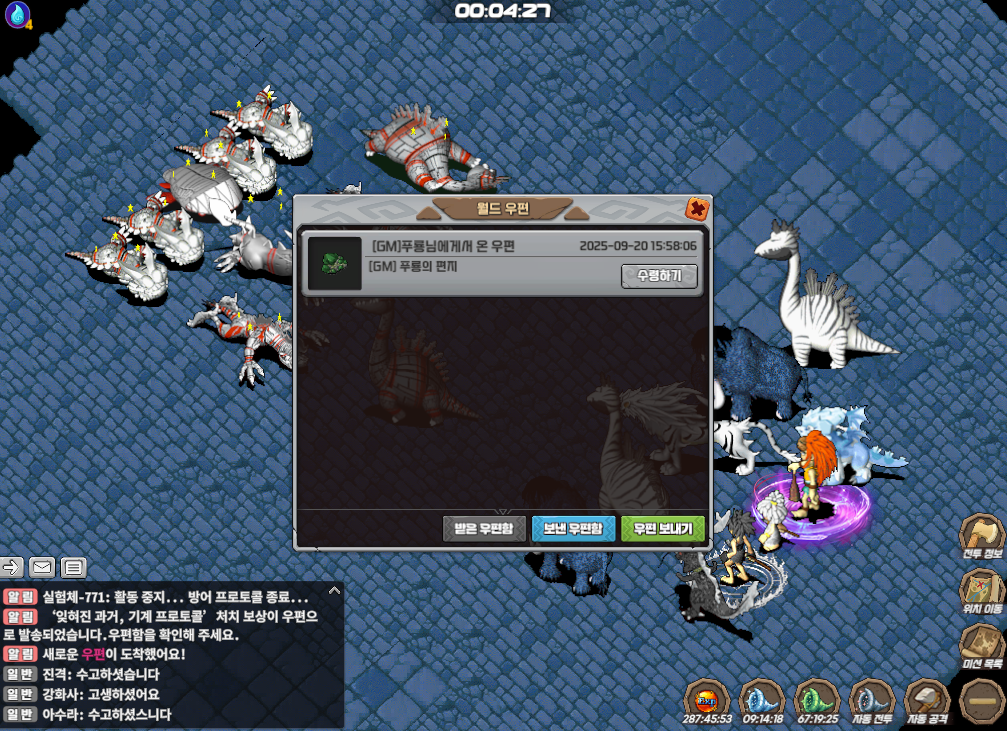
Task: Select the green horn buff icon
Action: [x=816, y=701]
